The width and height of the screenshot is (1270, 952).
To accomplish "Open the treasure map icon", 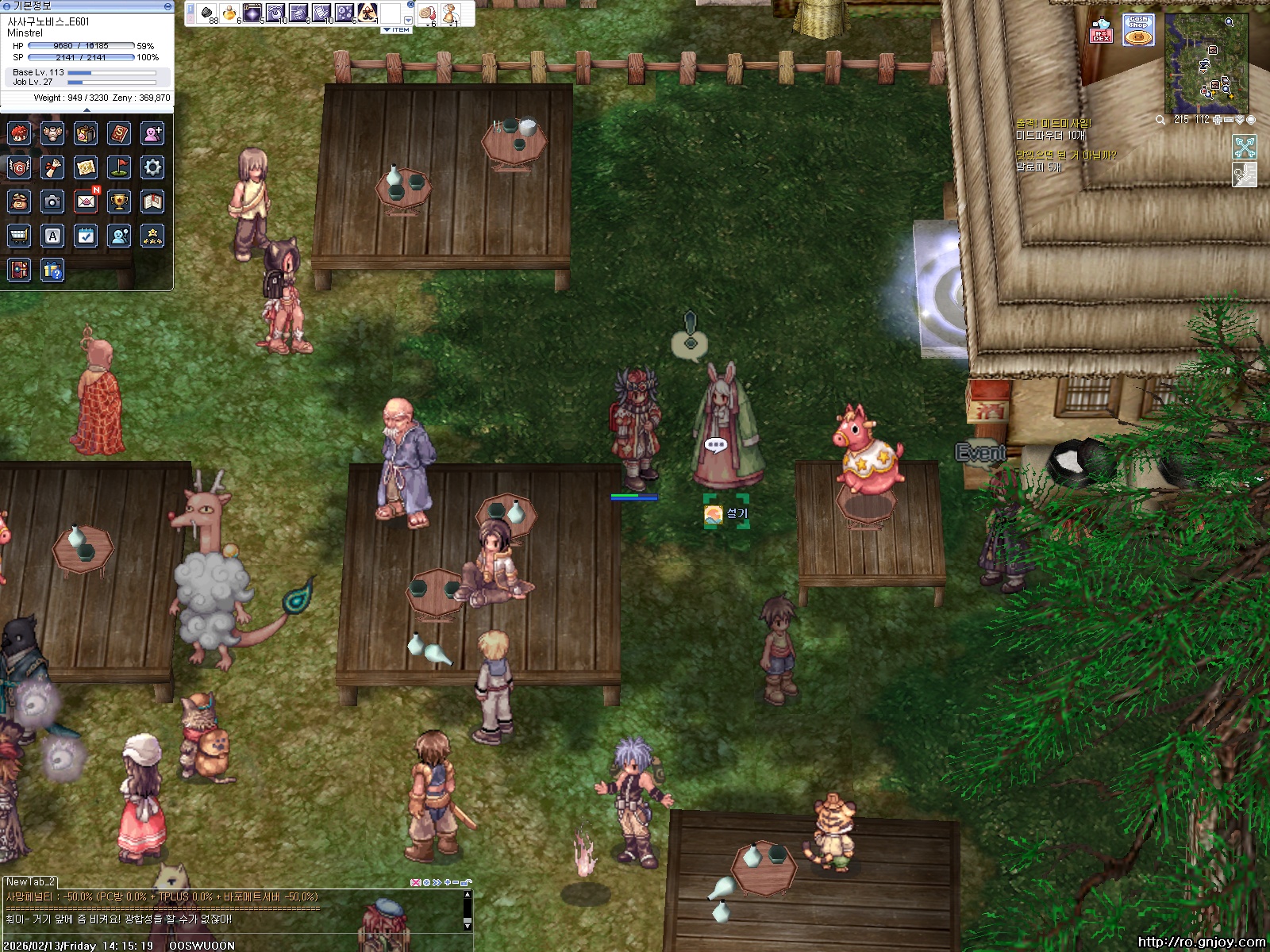I will pyautogui.click(x=86, y=167).
